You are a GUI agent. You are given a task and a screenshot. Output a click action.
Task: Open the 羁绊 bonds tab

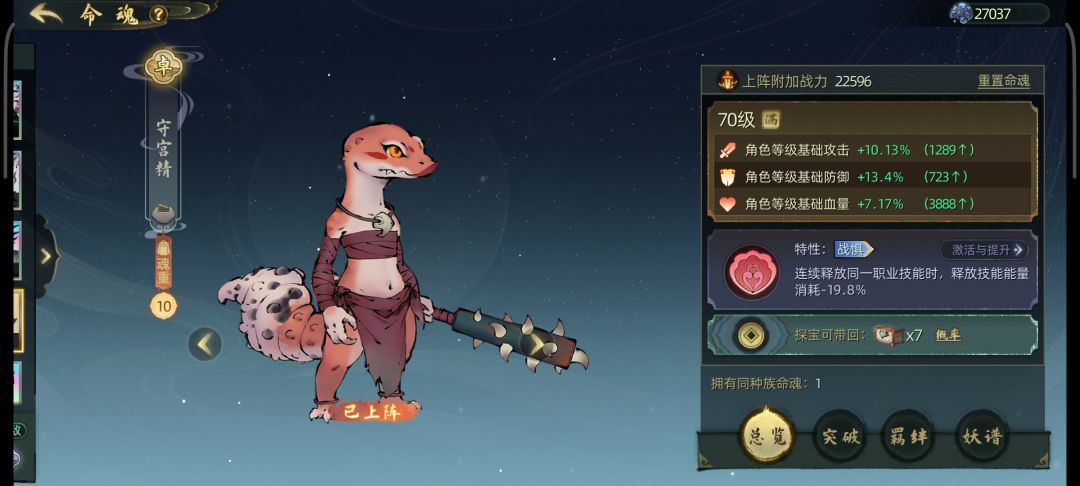tap(908, 436)
